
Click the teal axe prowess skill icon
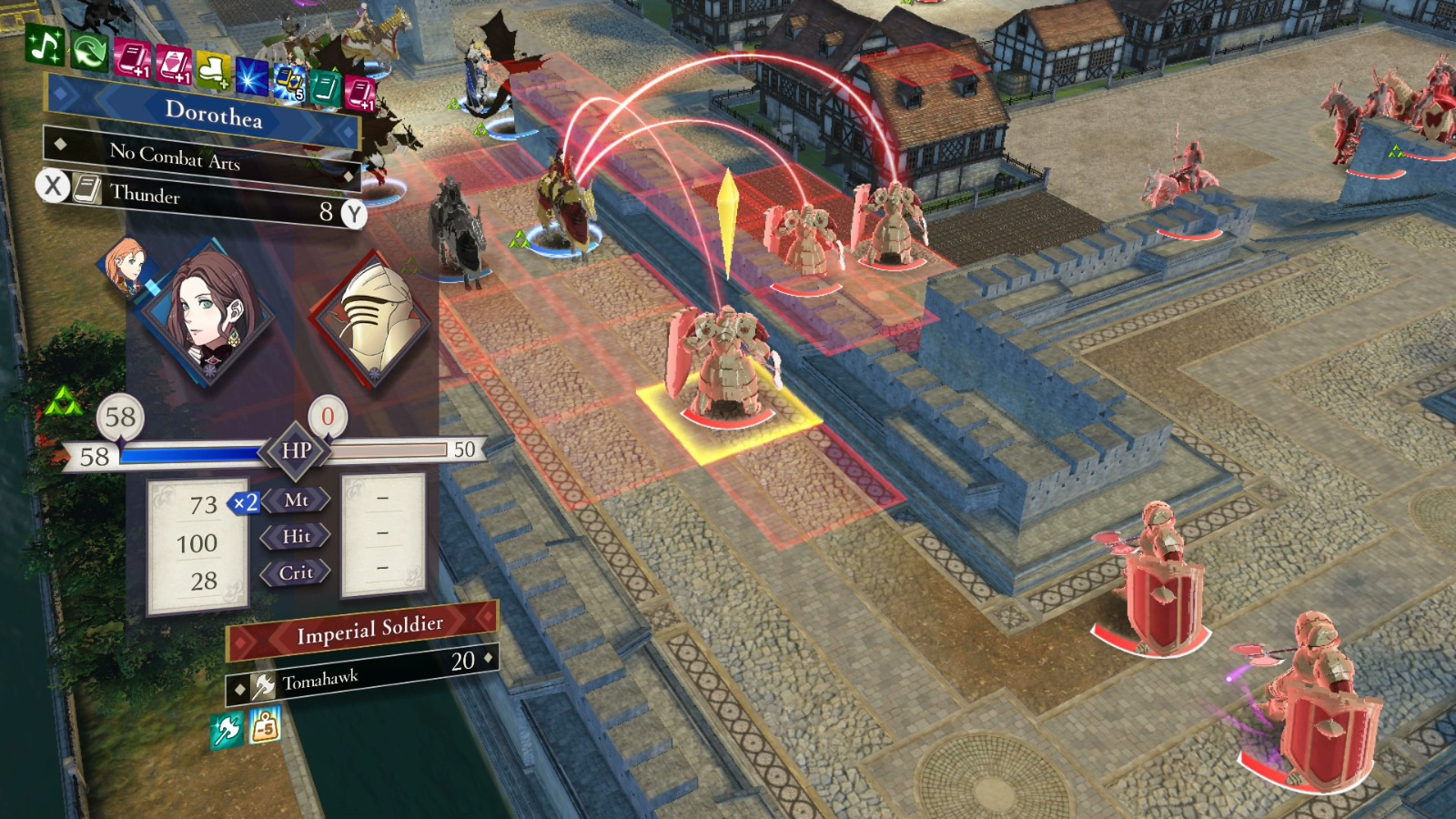[x=227, y=729]
